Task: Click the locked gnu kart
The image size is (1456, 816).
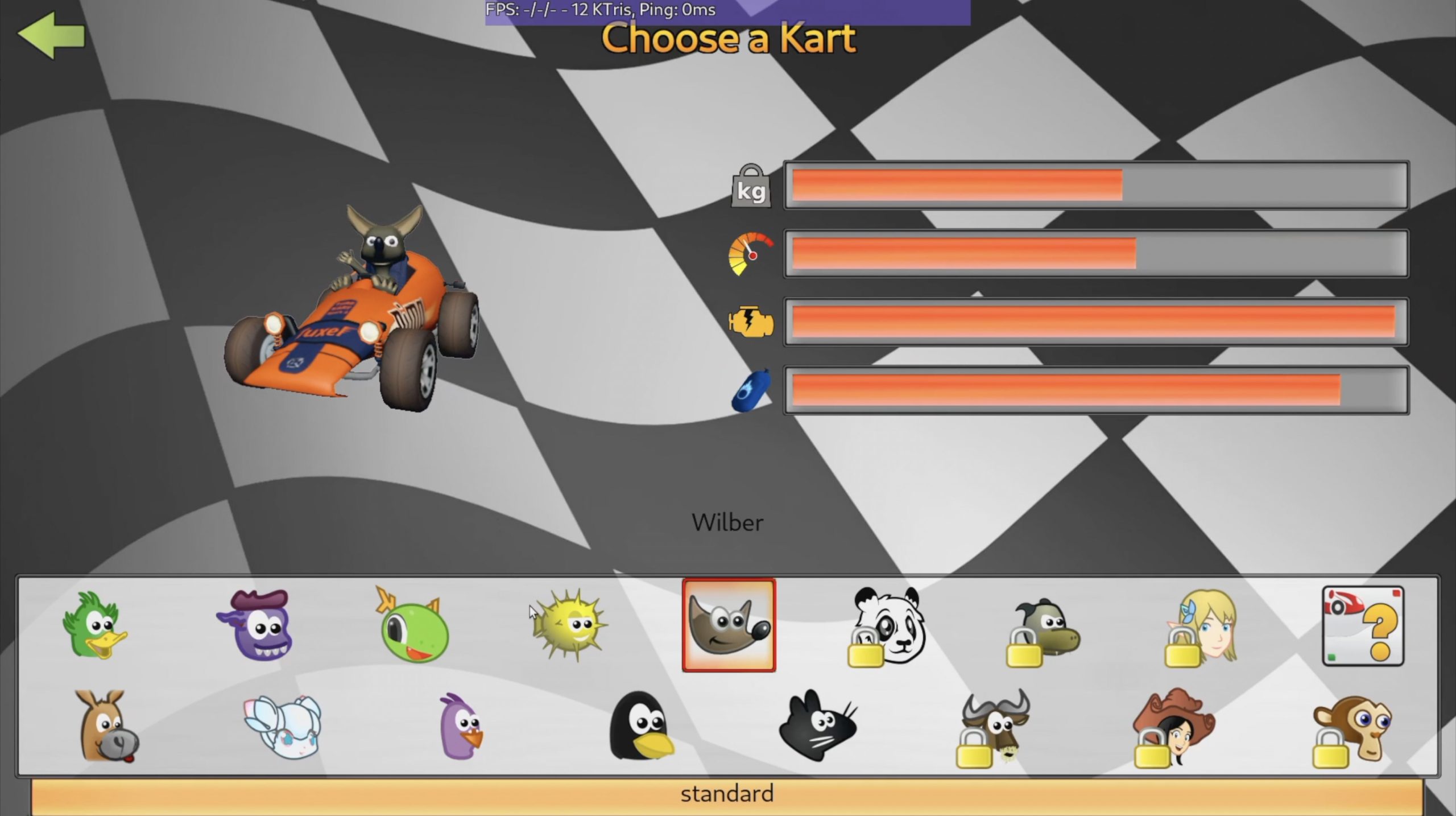Action: pos(994,727)
